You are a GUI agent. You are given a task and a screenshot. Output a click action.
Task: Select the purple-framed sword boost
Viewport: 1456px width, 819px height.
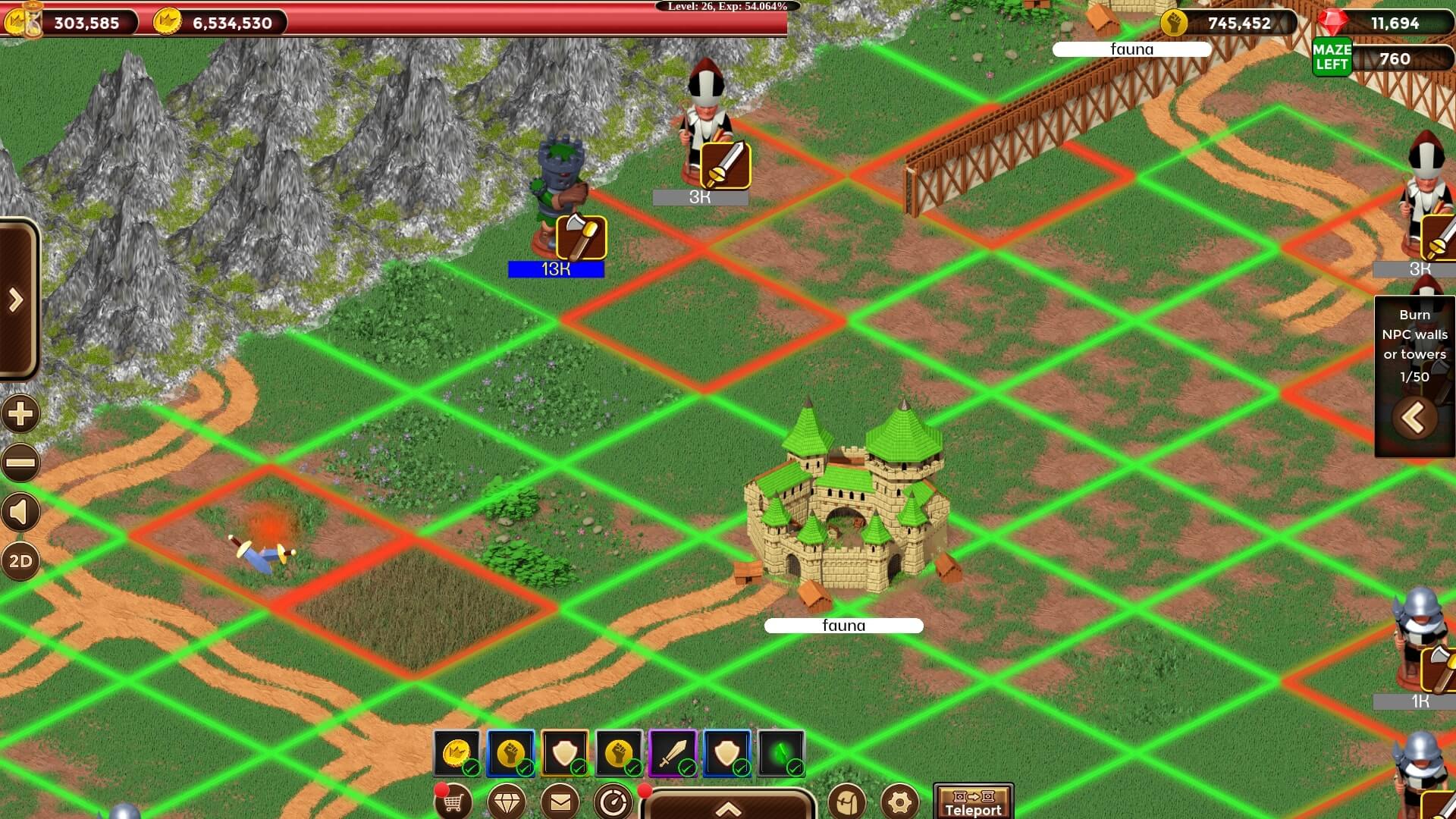(x=673, y=753)
